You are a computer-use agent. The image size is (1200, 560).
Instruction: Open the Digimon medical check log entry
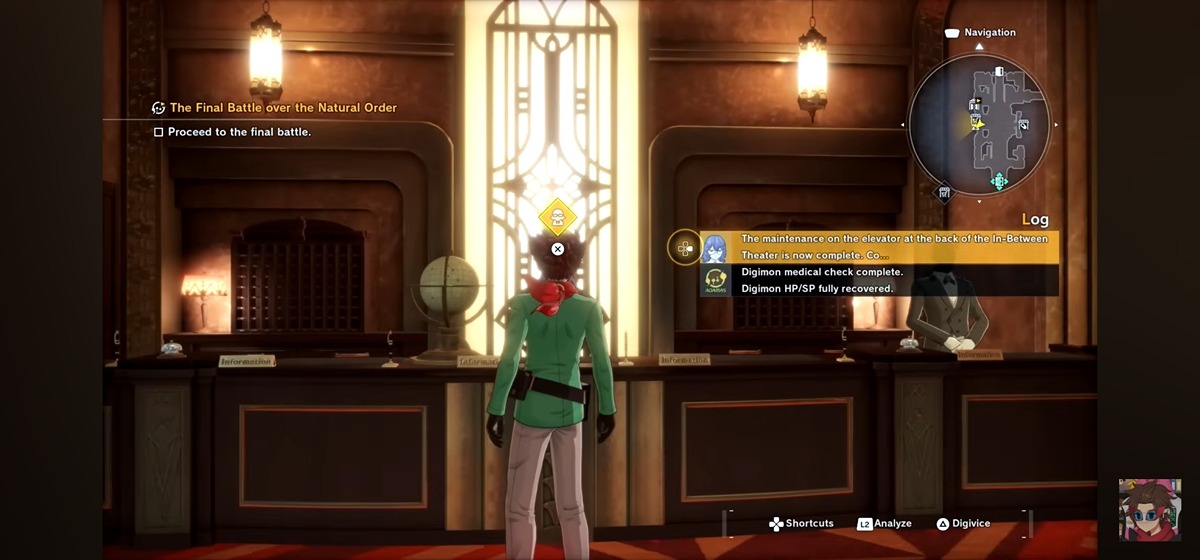[x=822, y=272]
